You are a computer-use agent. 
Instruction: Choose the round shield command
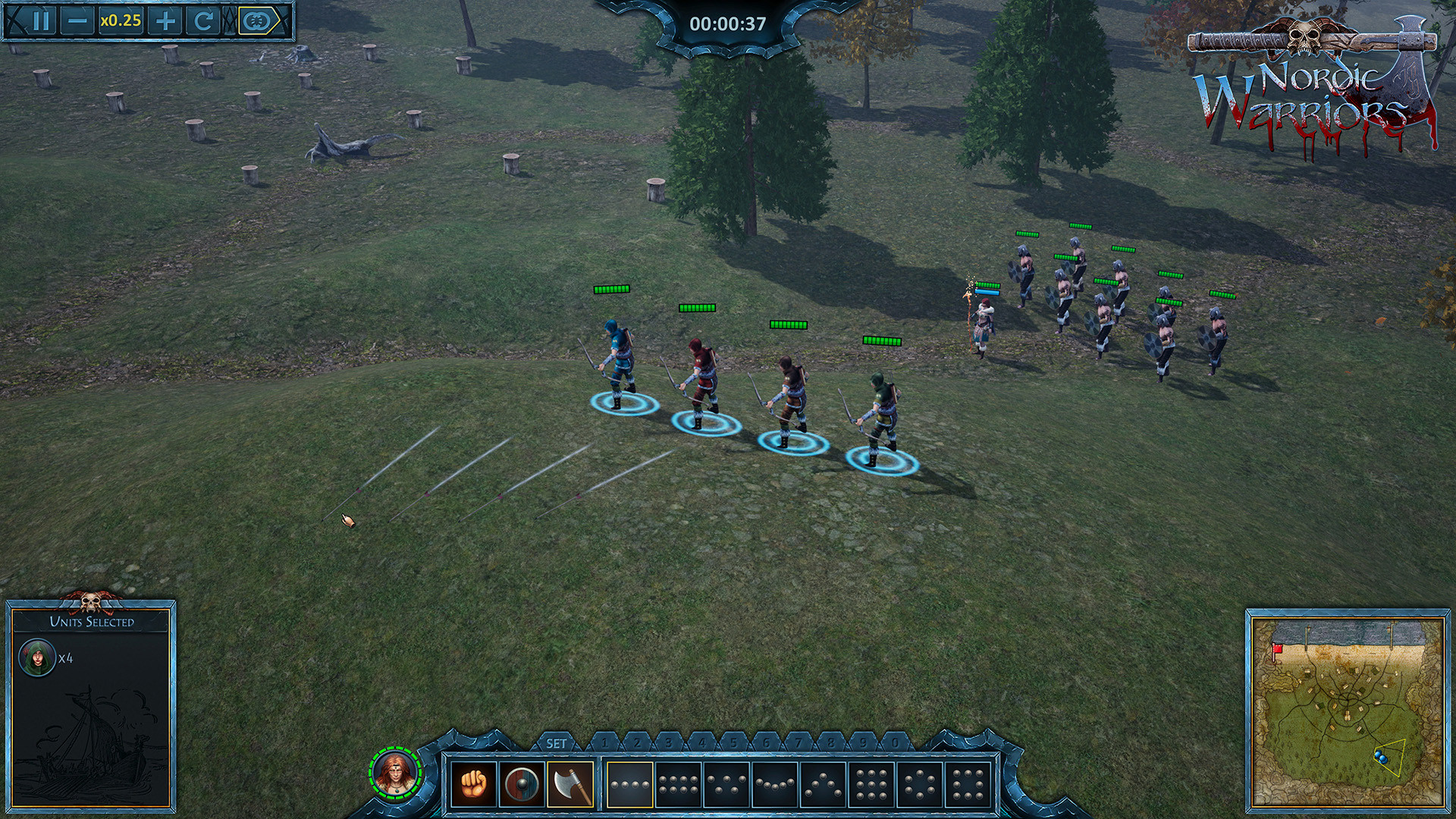522,784
